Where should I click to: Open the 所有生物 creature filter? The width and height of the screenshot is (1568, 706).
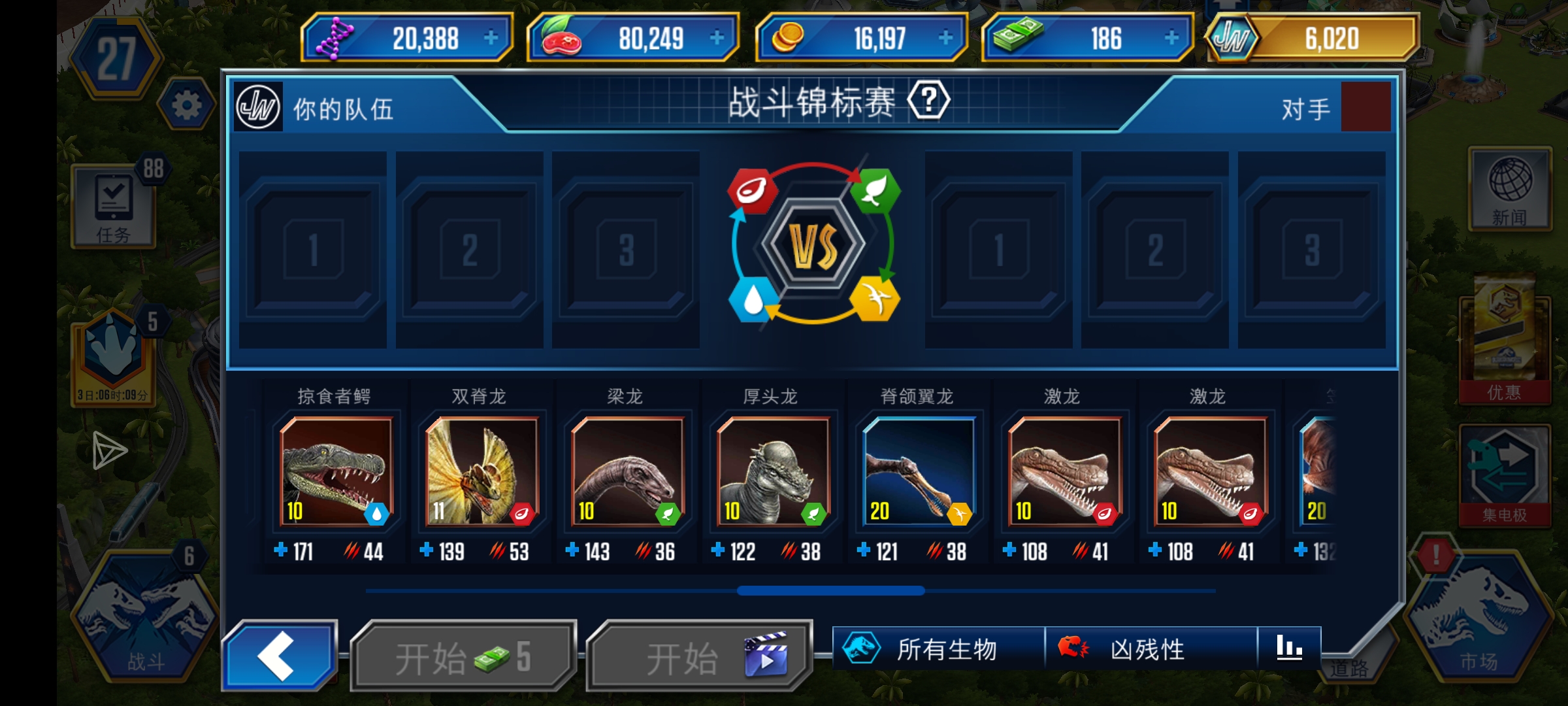click(938, 649)
